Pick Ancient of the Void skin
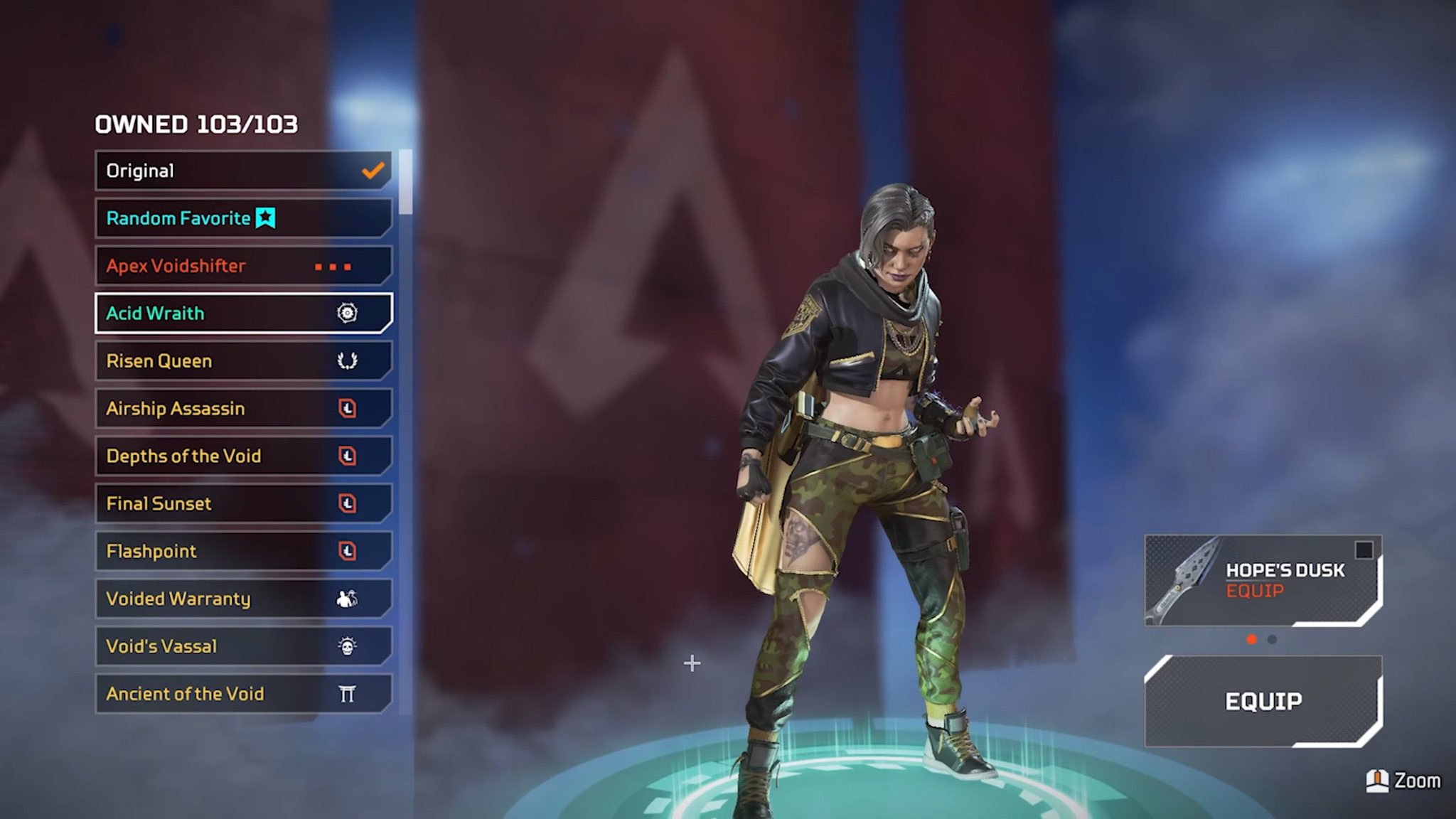The width and height of the screenshot is (1456, 819). point(242,695)
